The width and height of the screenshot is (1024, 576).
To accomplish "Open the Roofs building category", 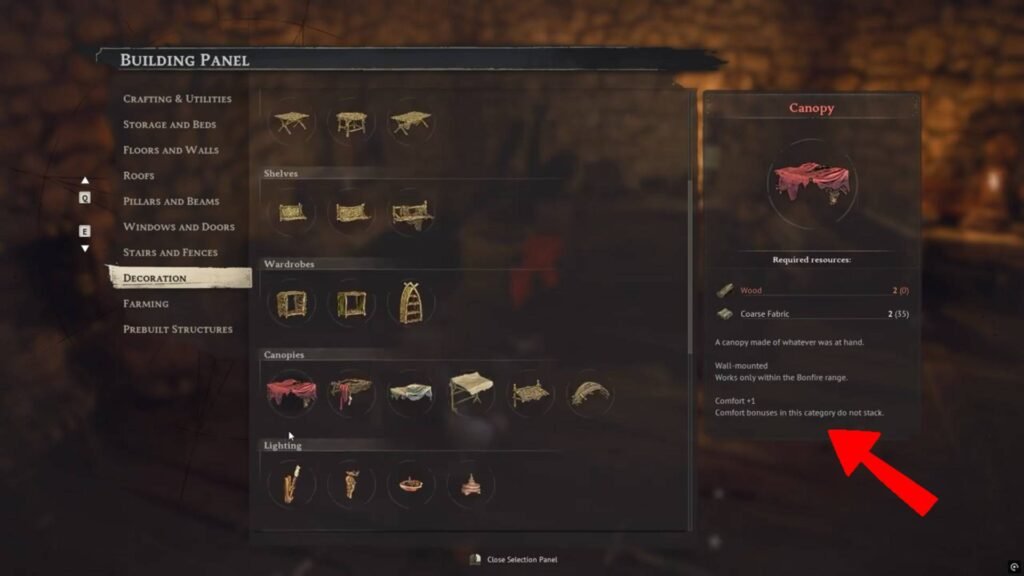I will (x=138, y=176).
